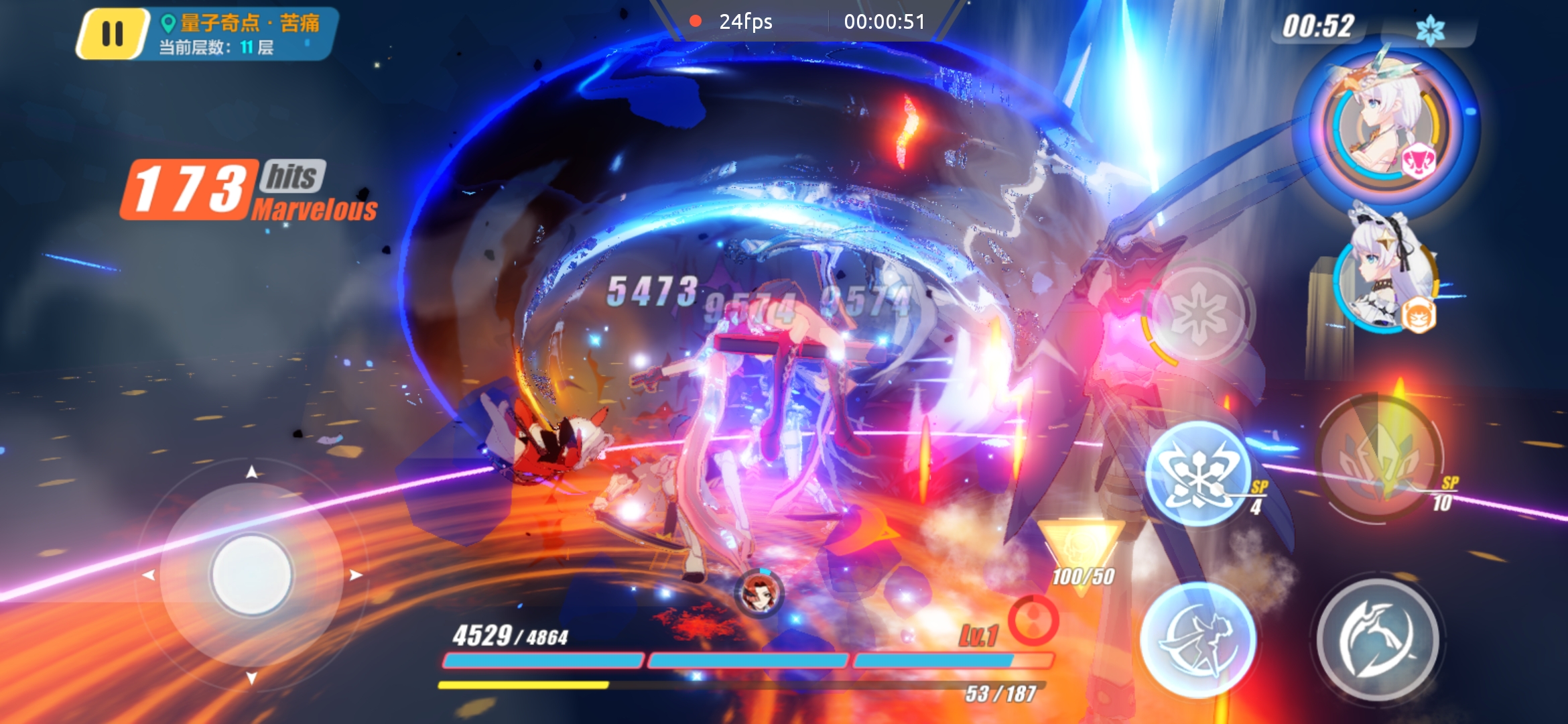Switch to the maid-headband teammate portrait
This screenshot has height=724, width=1568.
coord(1386,275)
